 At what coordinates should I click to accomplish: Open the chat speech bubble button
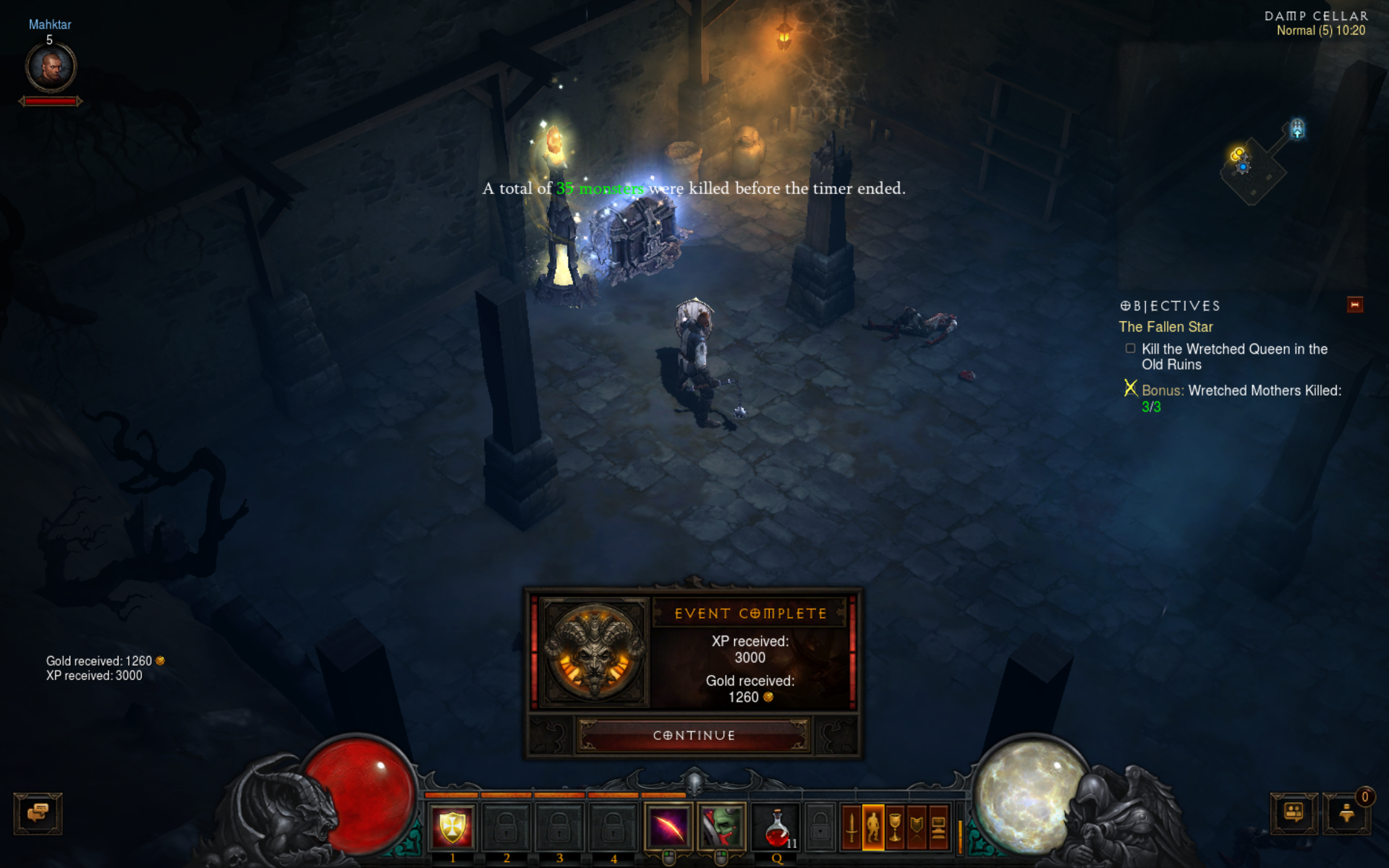click(38, 813)
